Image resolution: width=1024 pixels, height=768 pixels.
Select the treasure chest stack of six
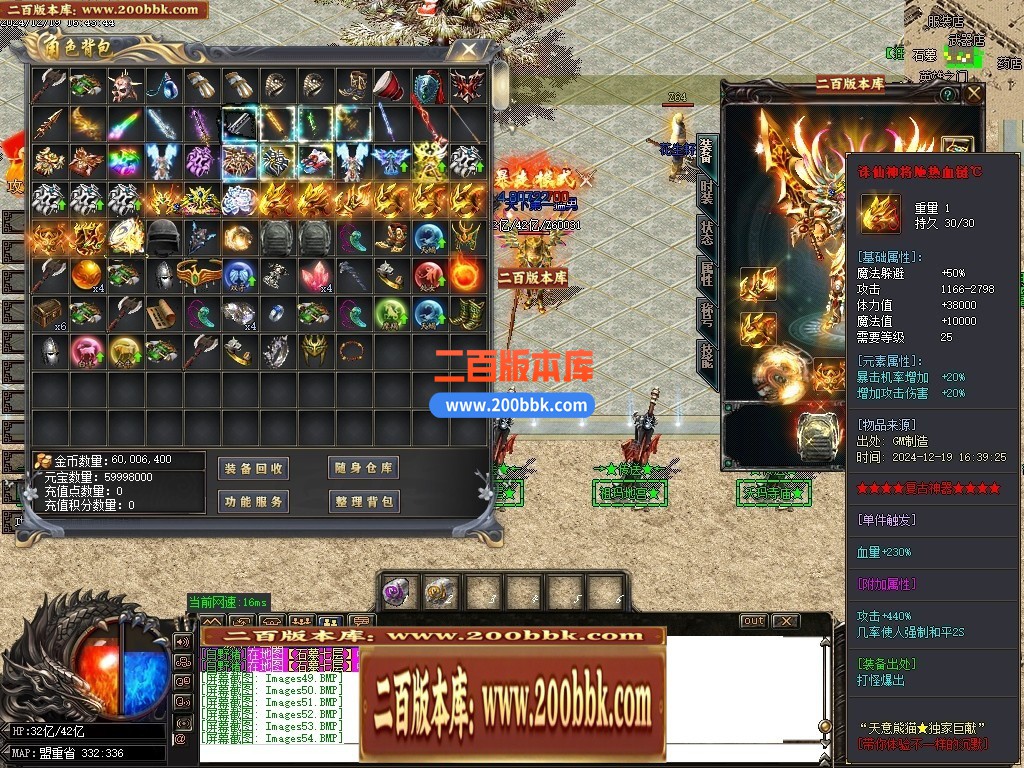[48, 314]
